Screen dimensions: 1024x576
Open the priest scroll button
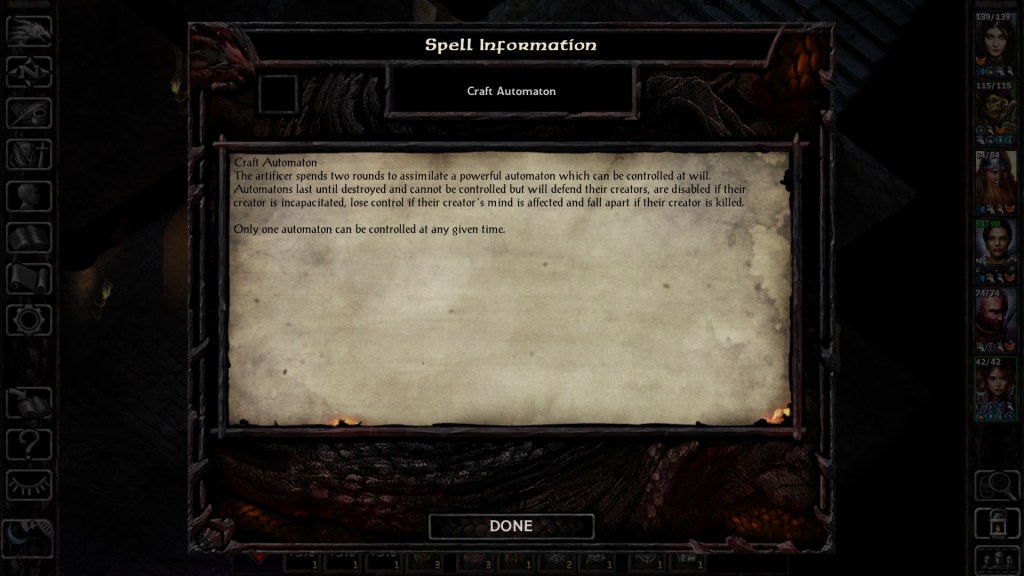point(29,278)
